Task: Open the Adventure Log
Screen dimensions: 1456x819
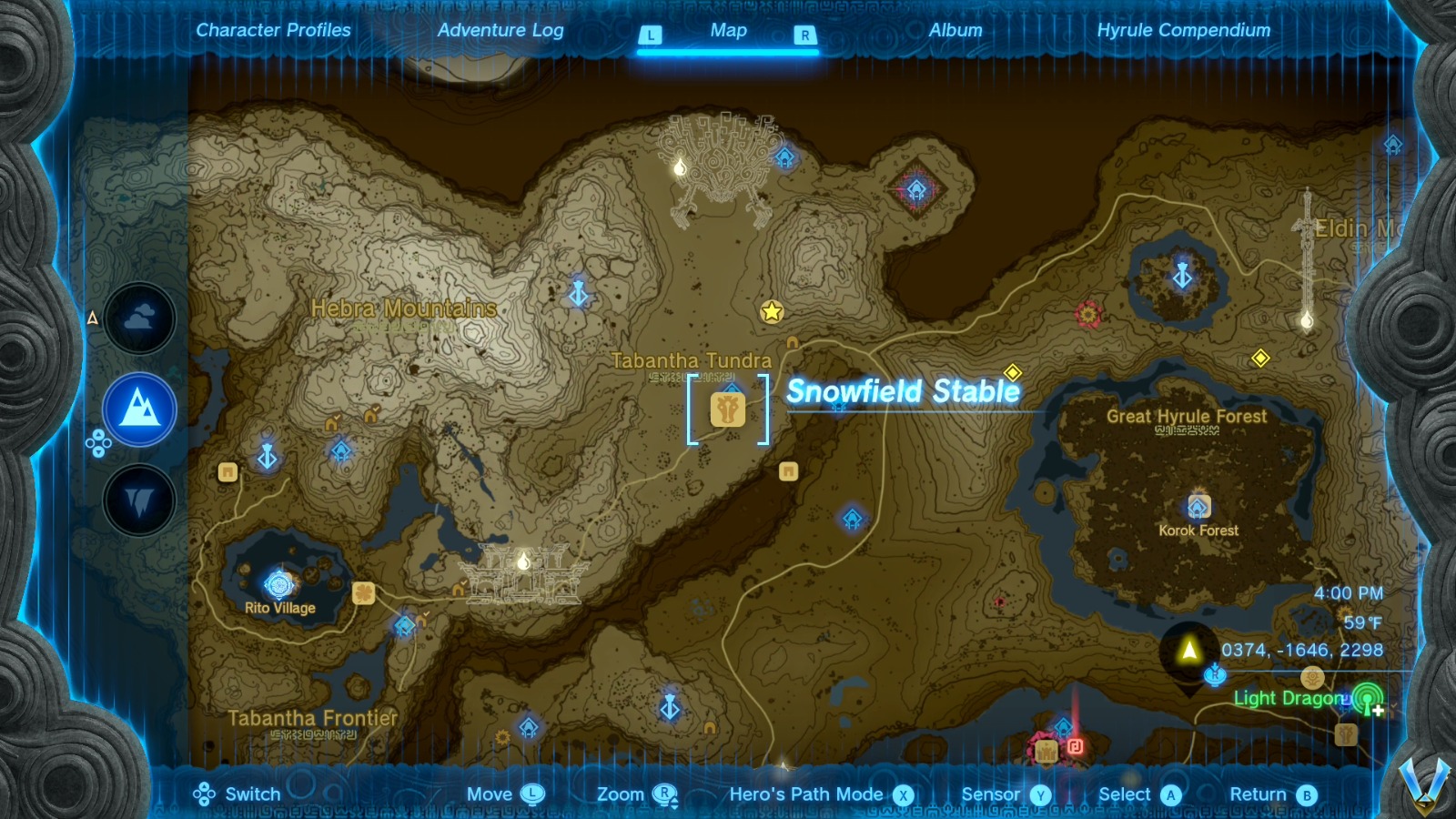Action: [501, 30]
